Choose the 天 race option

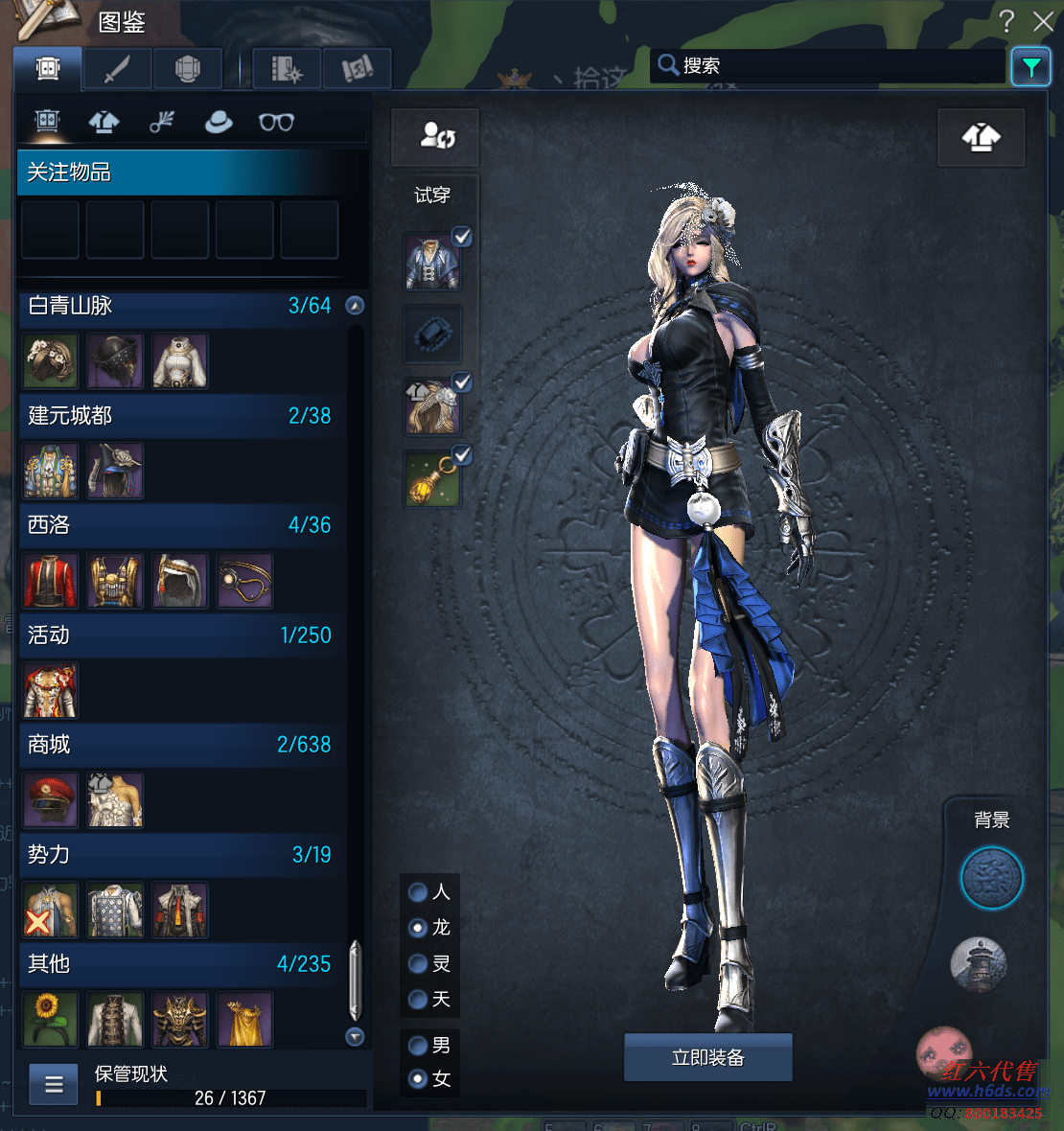point(419,1000)
